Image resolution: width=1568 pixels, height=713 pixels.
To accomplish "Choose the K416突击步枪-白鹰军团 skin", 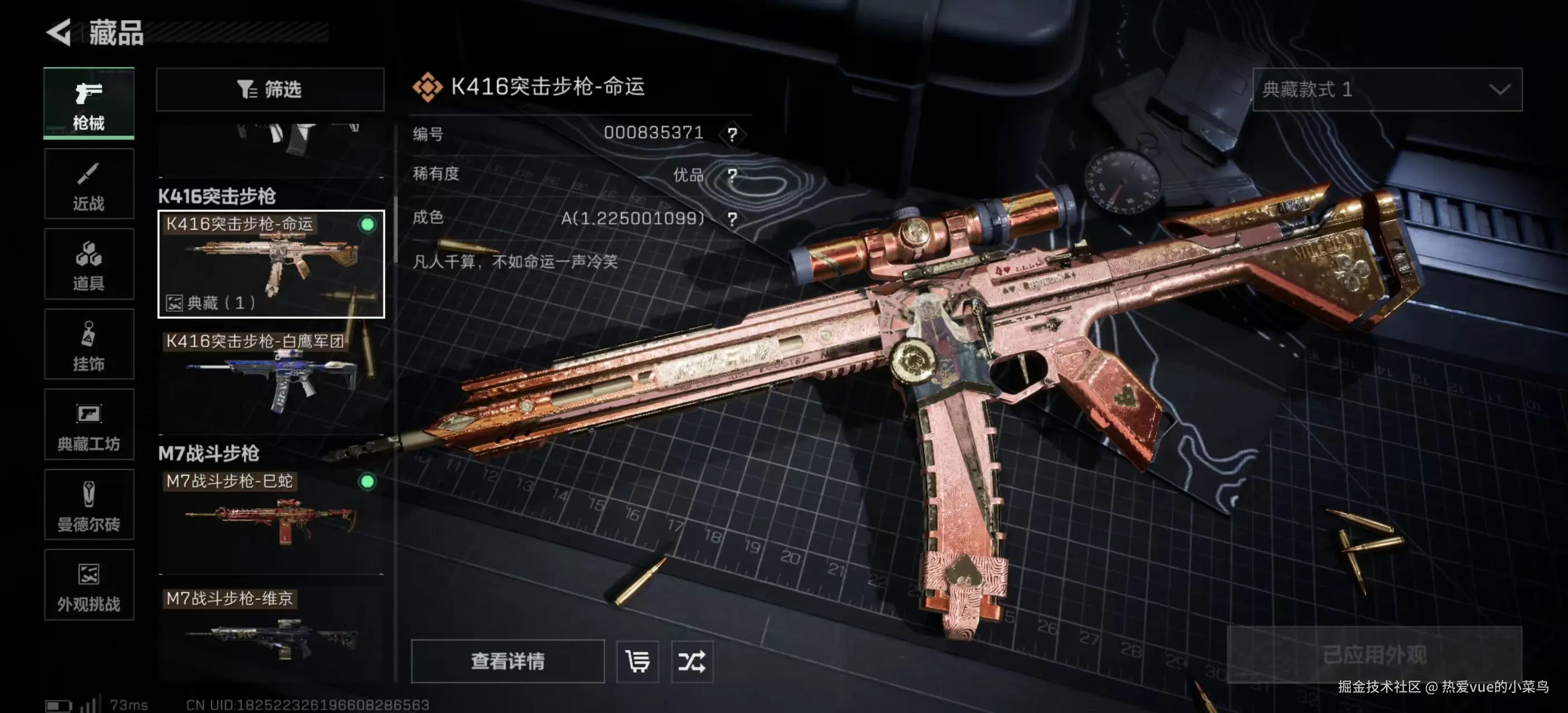I will tap(271, 379).
